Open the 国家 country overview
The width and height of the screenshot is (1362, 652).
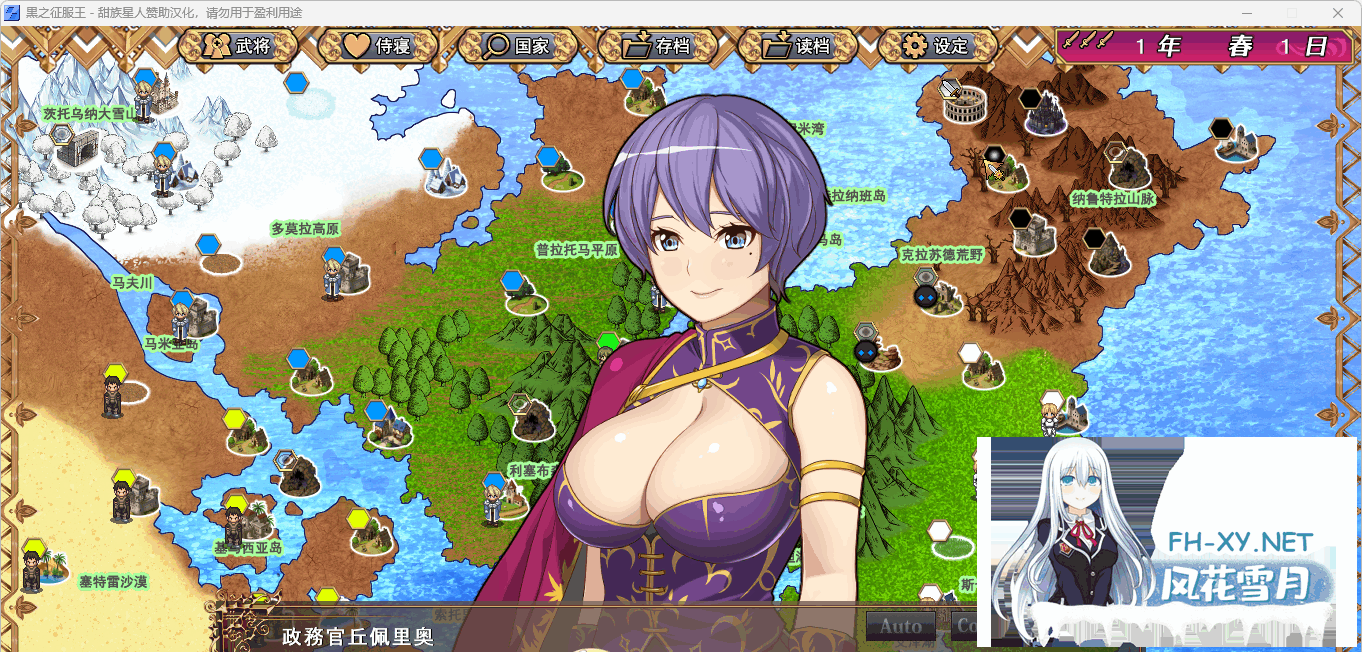[517, 46]
